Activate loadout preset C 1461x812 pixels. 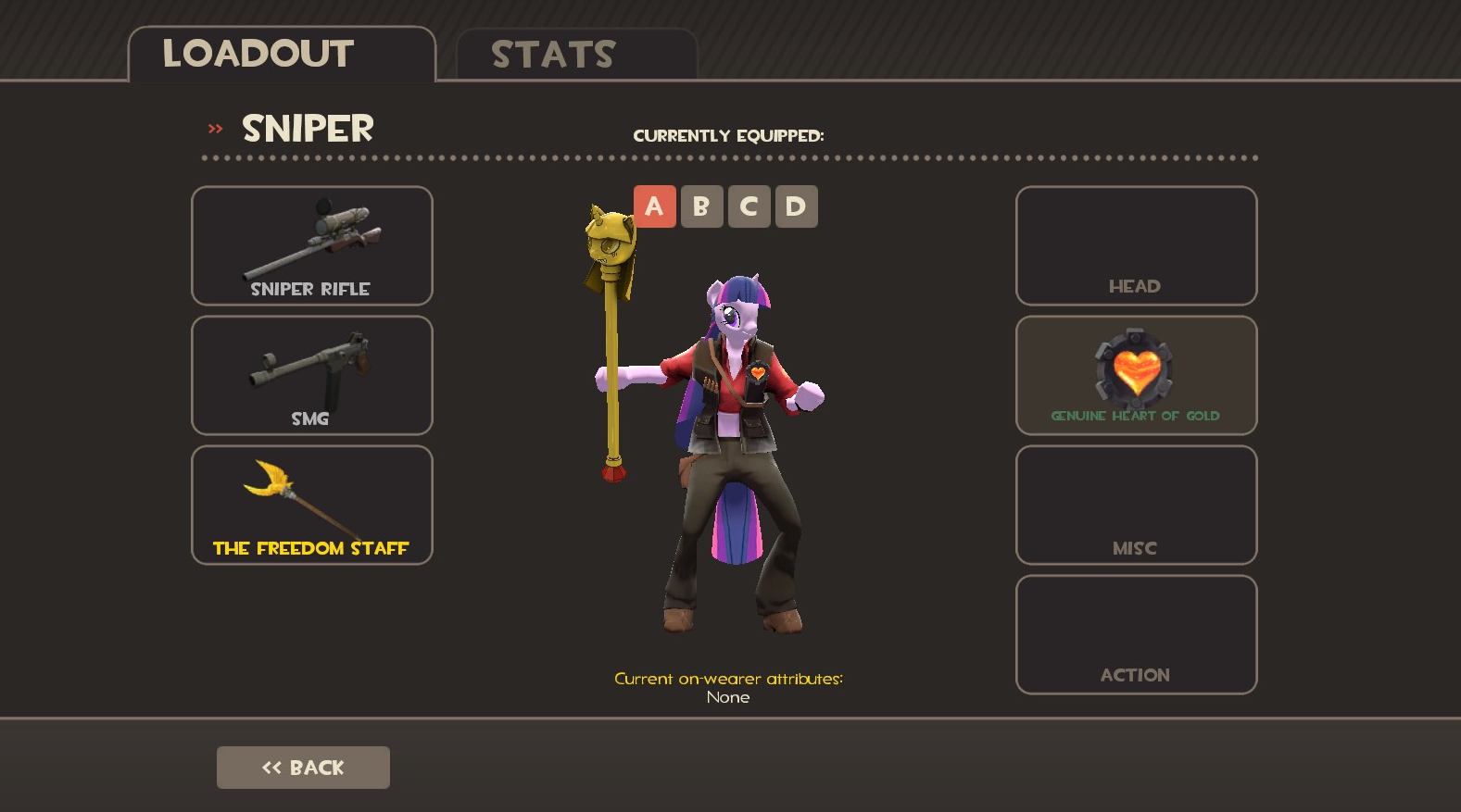click(x=749, y=206)
